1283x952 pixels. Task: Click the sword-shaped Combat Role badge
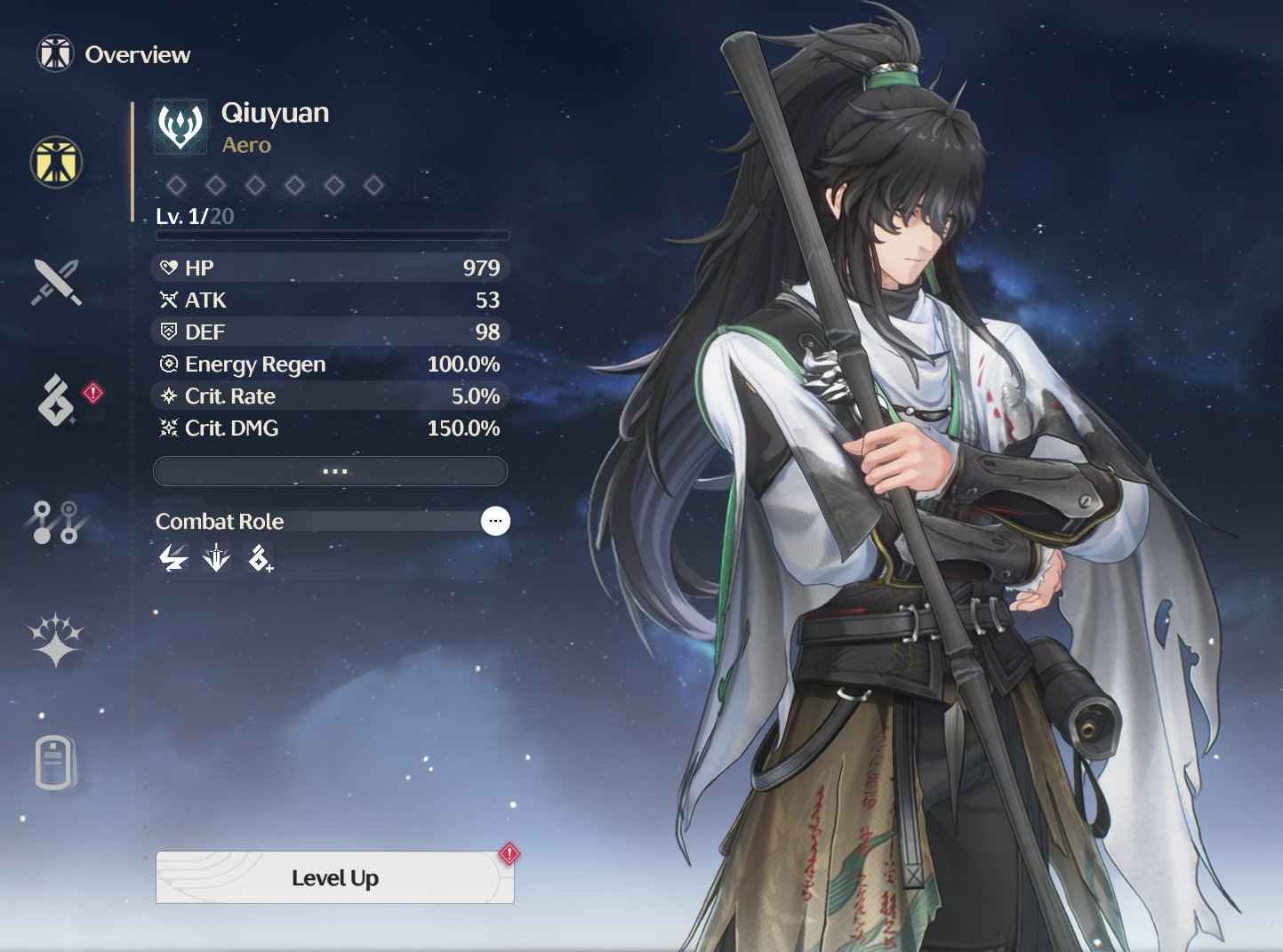click(x=216, y=559)
